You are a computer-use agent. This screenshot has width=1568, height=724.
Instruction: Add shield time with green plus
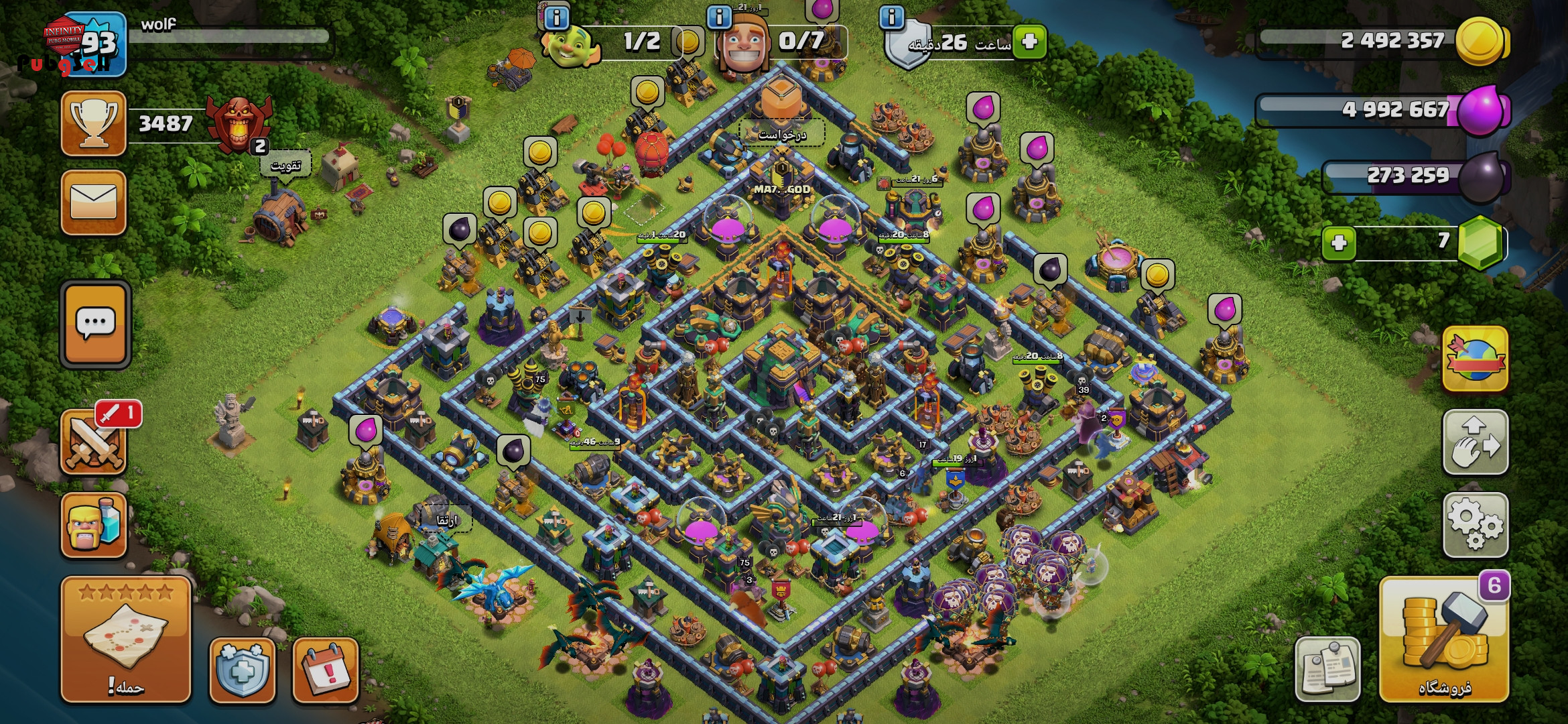(1030, 42)
